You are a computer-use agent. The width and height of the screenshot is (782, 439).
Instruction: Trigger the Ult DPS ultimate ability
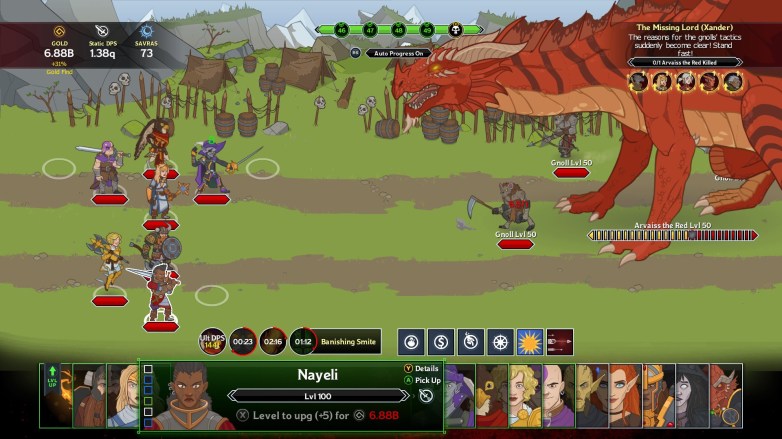tap(212, 342)
